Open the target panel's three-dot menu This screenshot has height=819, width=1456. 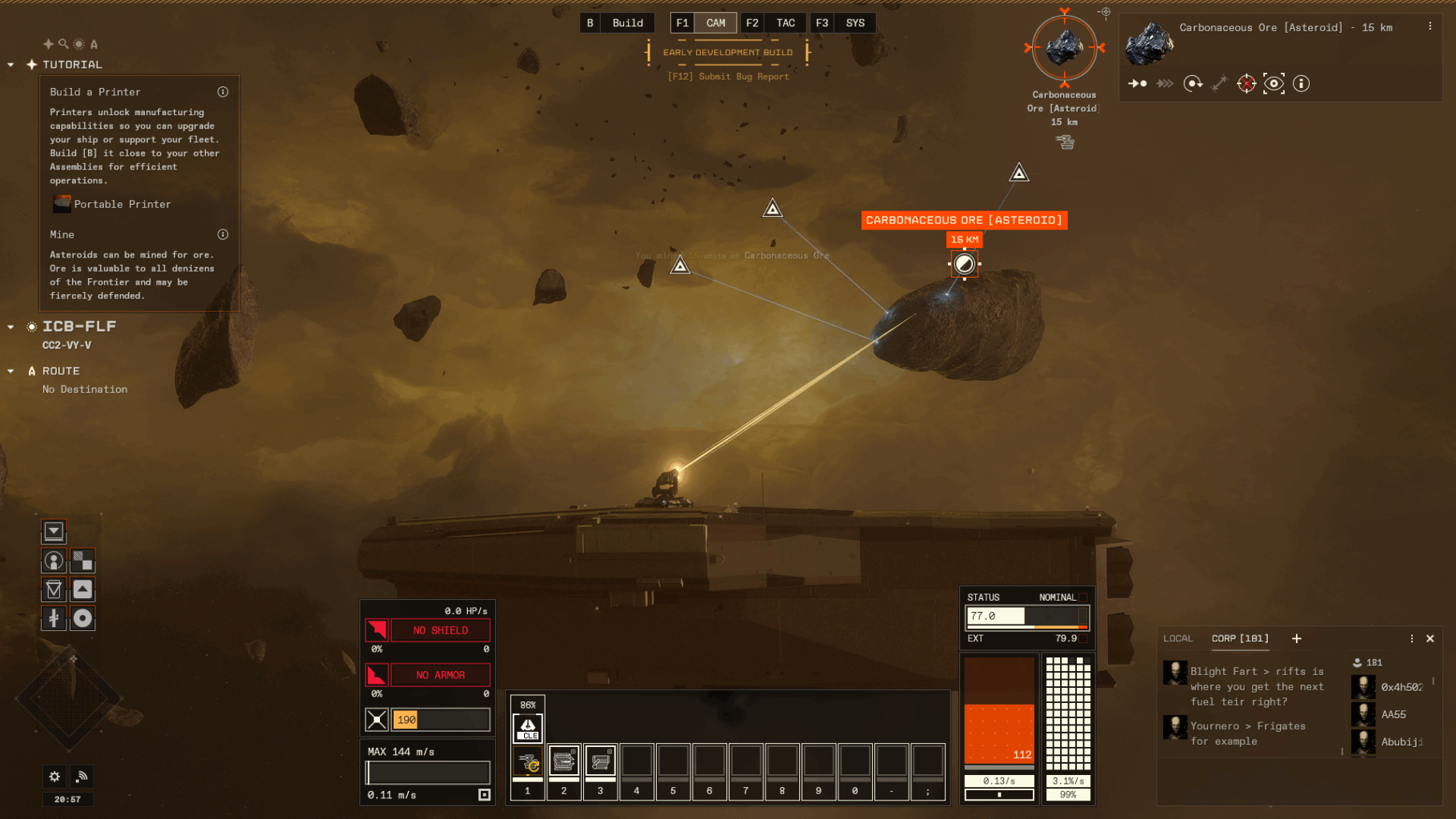pyautogui.click(x=1430, y=26)
